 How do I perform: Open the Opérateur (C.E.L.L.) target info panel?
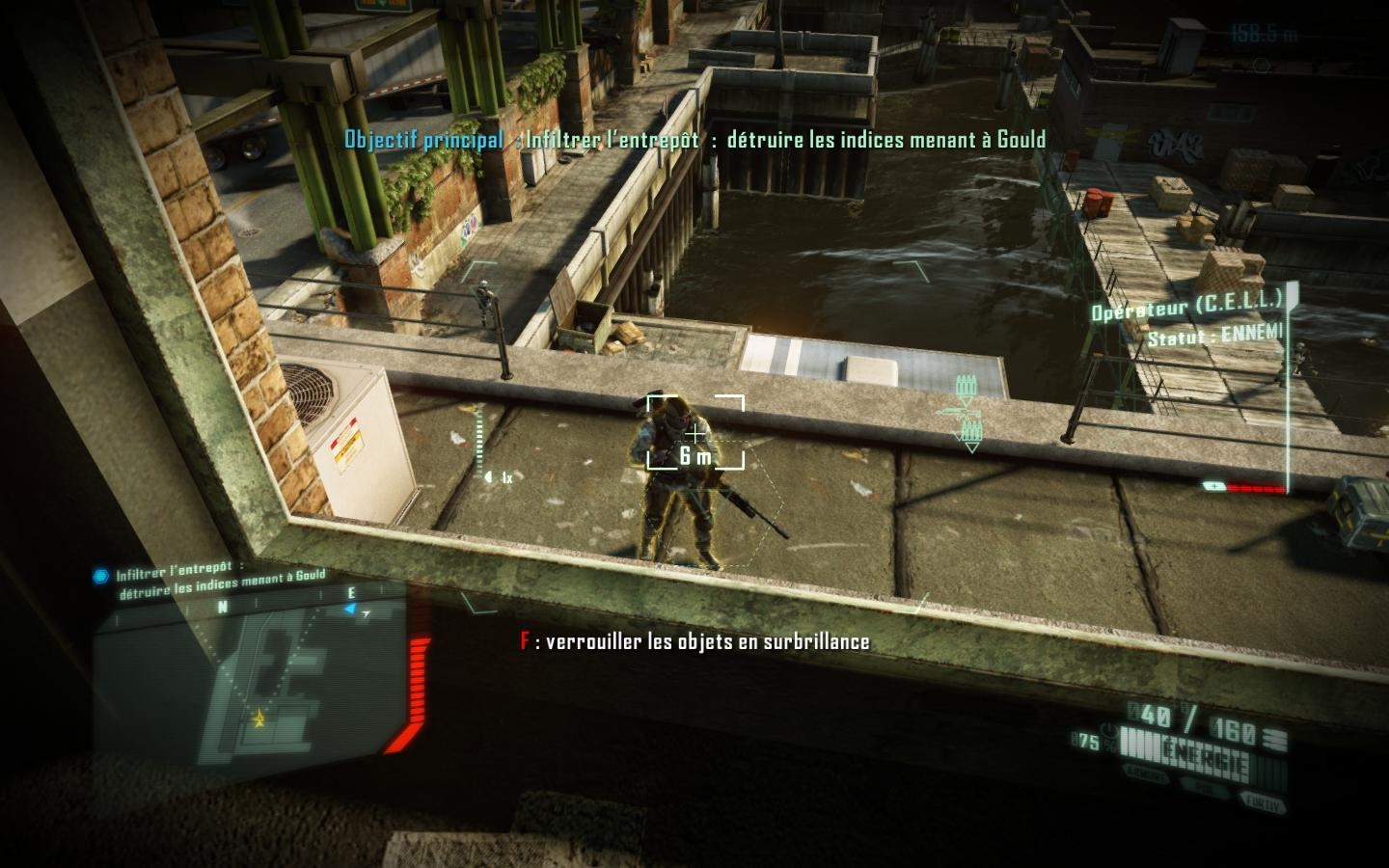[1188, 318]
